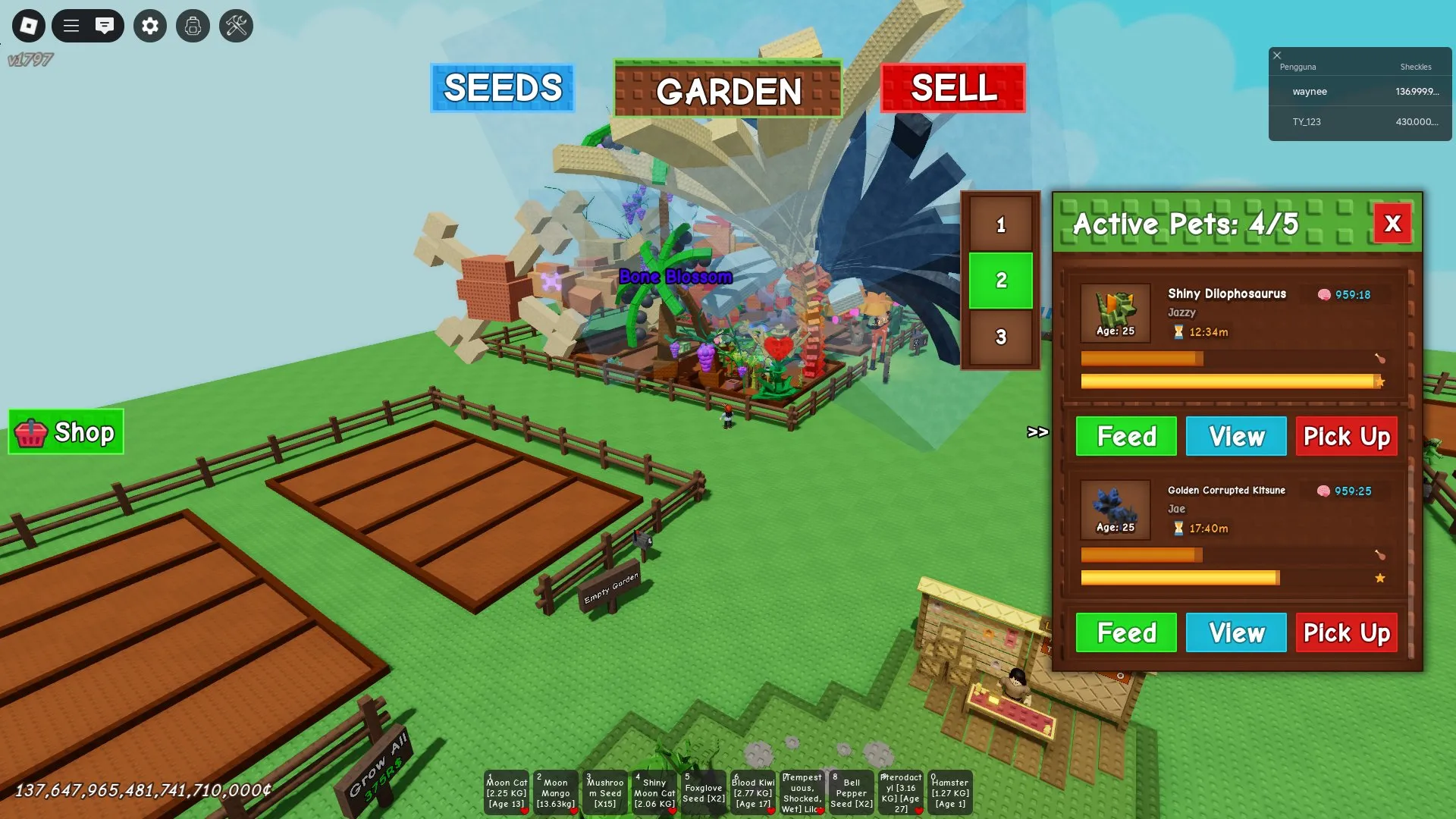Switch to garden tab 1
The height and width of the screenshot is (819, 1456).
click(x=1001, y=225)
